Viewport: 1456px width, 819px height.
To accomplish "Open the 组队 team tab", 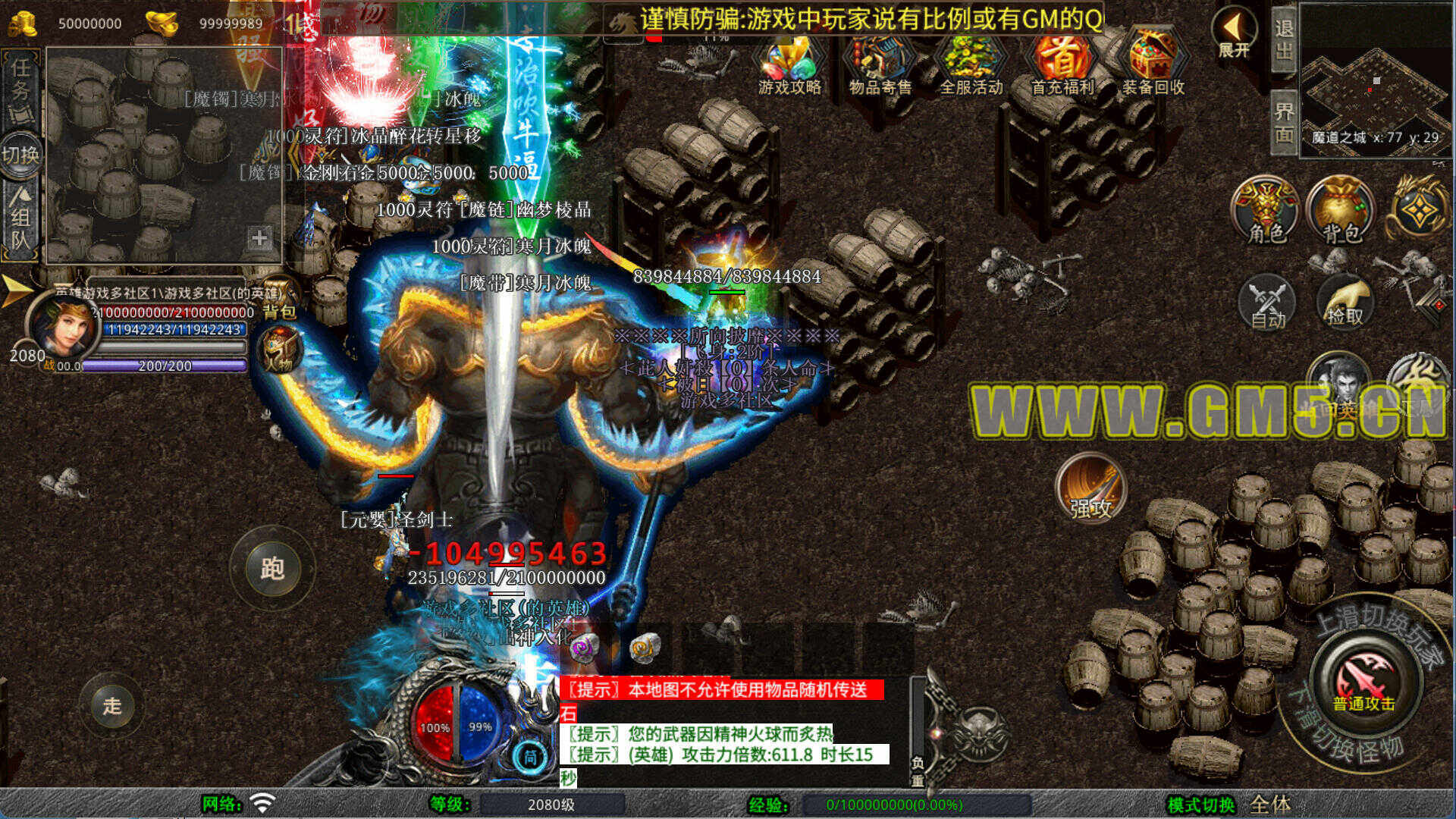I will click(20, 220).
